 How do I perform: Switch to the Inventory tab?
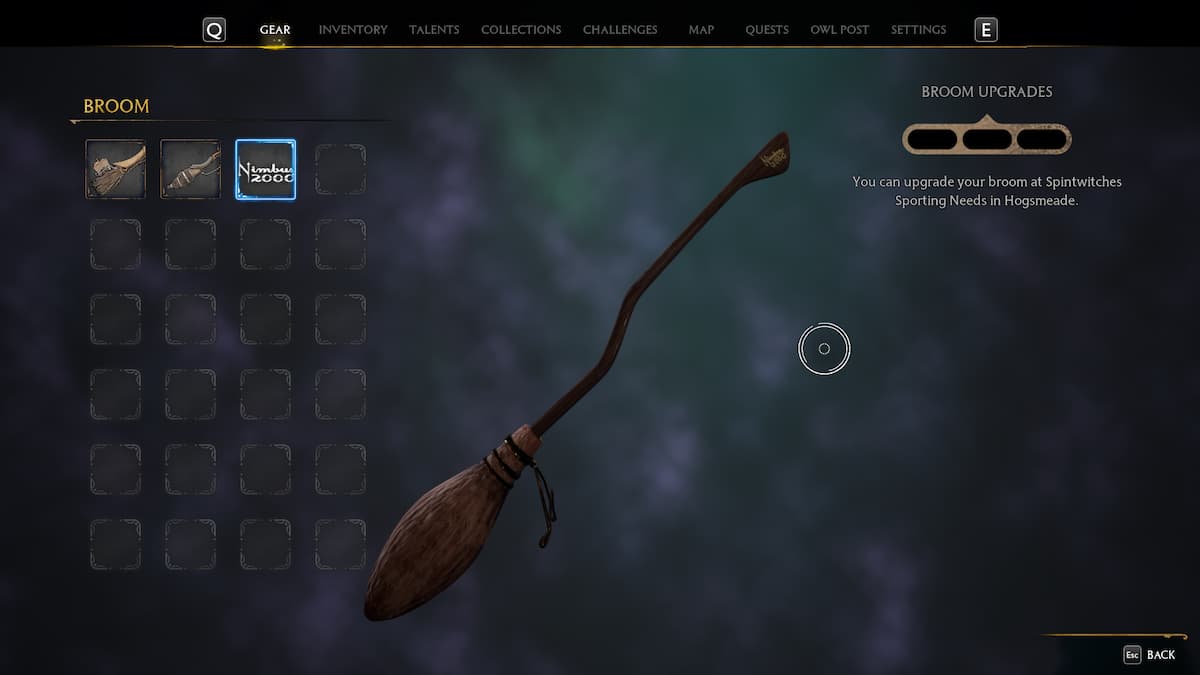(352, 30)
